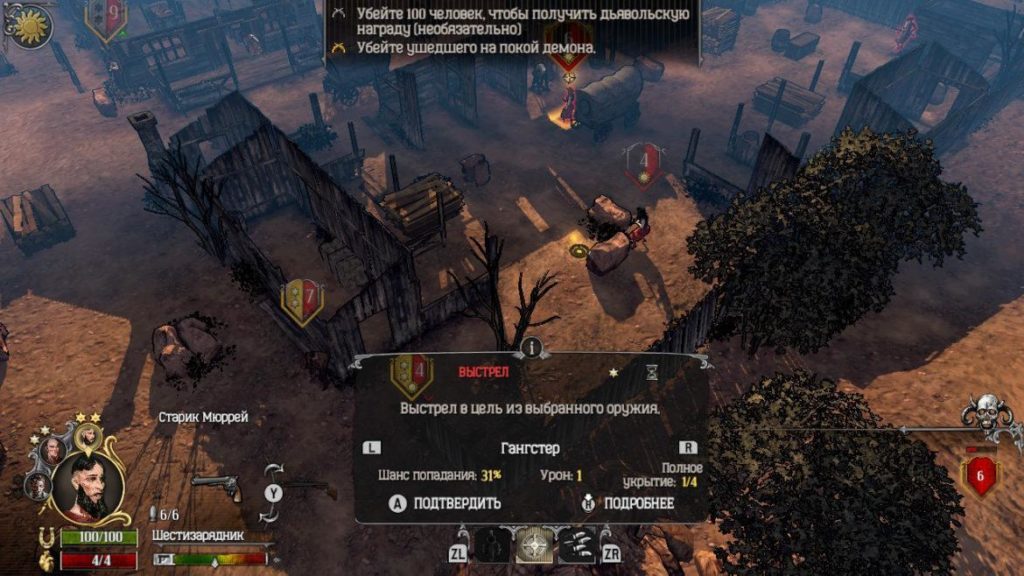The image size is (1024, 576).
Task: Choose the throwing knives ability
Action: (x=576, y=545)
